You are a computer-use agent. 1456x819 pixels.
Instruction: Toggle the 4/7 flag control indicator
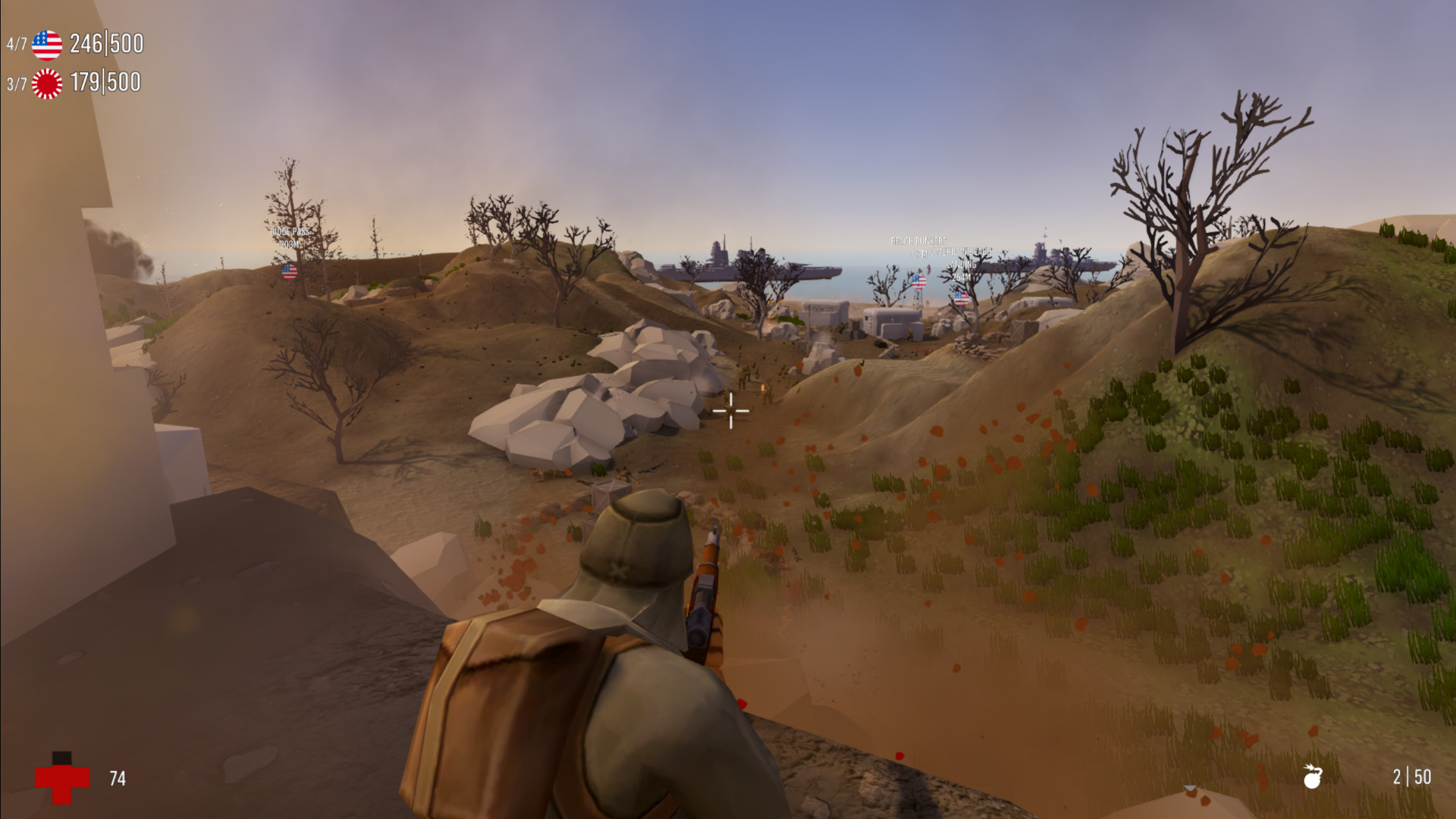pyautogui.click(x=15, y=44)
